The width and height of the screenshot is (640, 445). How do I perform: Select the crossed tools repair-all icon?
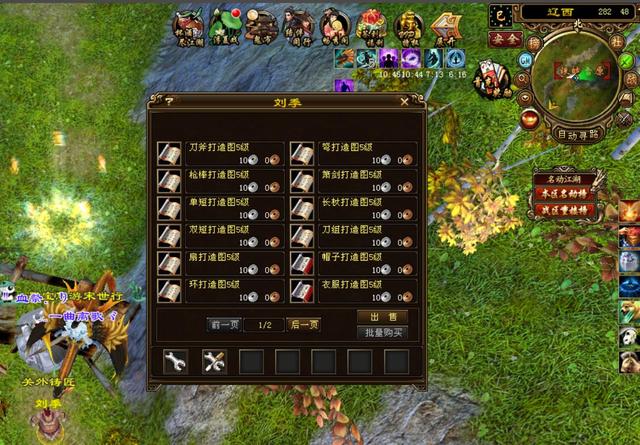coord(214,361)
